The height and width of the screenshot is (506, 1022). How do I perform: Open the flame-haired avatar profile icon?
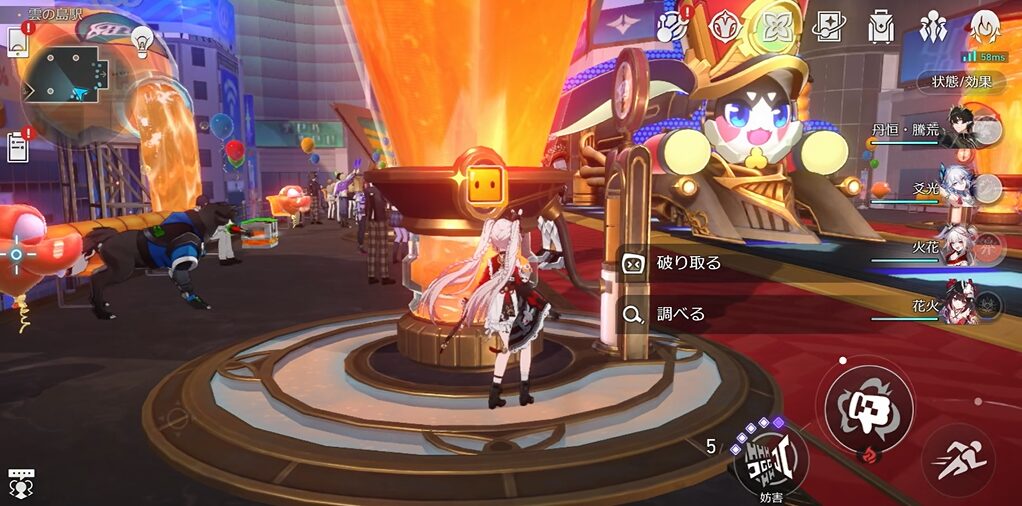click(x=985, y=27)
